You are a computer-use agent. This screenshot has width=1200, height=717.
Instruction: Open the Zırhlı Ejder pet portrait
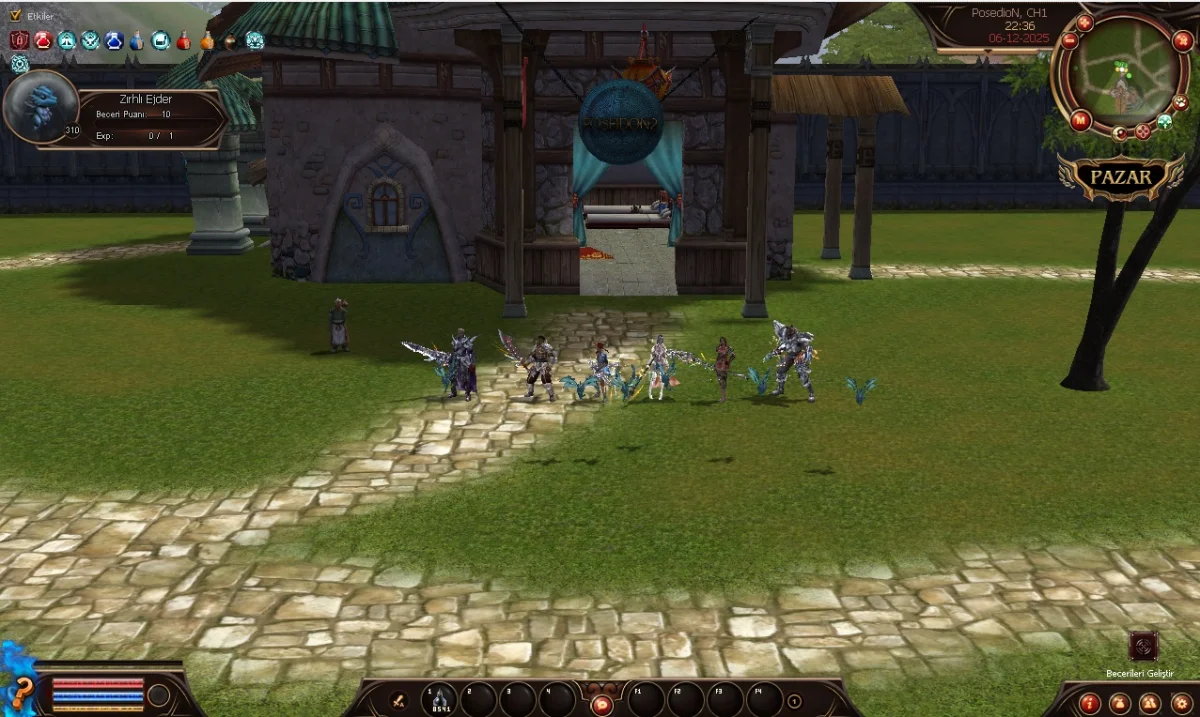click(41, 107)
